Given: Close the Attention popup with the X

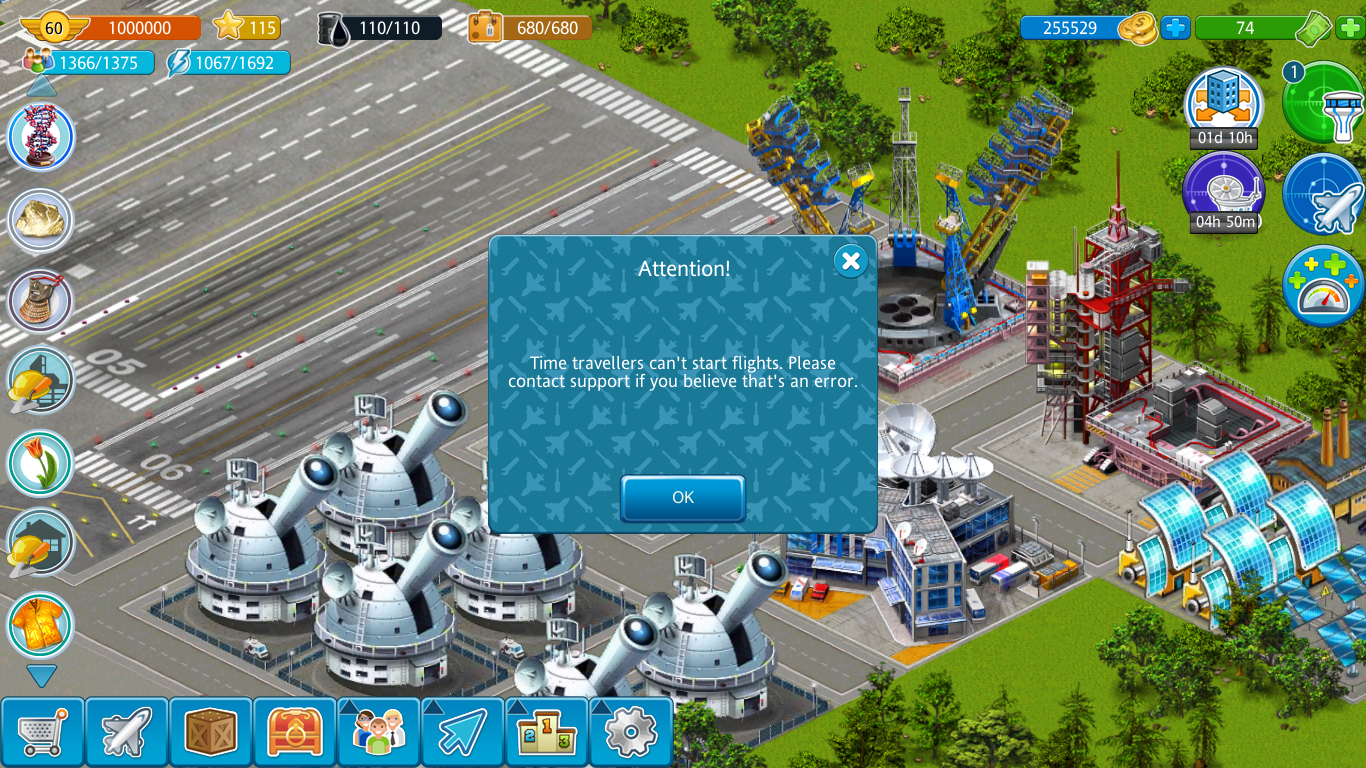Looking at the screenshot, I should point(850,262).
